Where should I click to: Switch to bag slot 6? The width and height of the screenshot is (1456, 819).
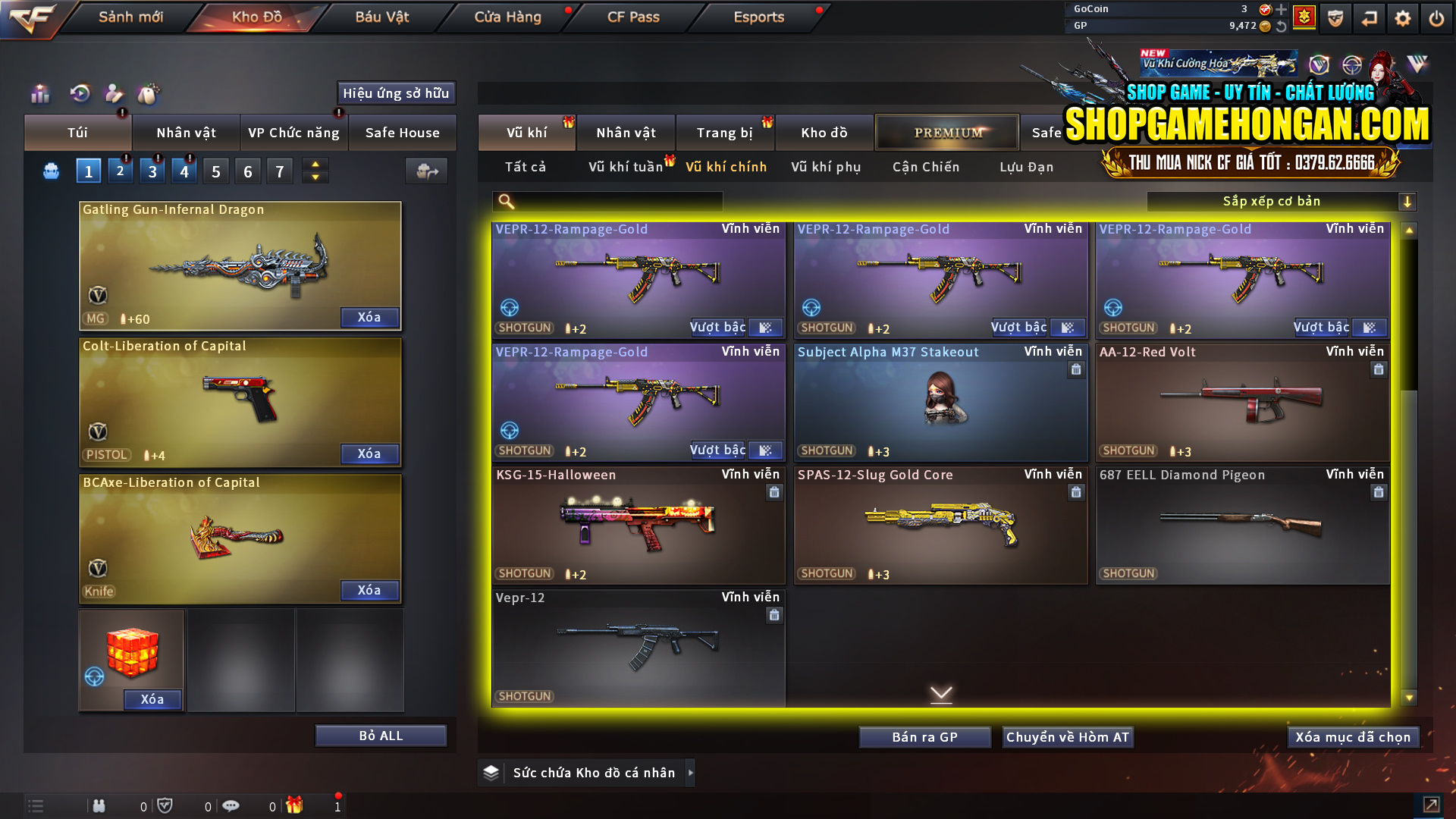pos(247,170)
